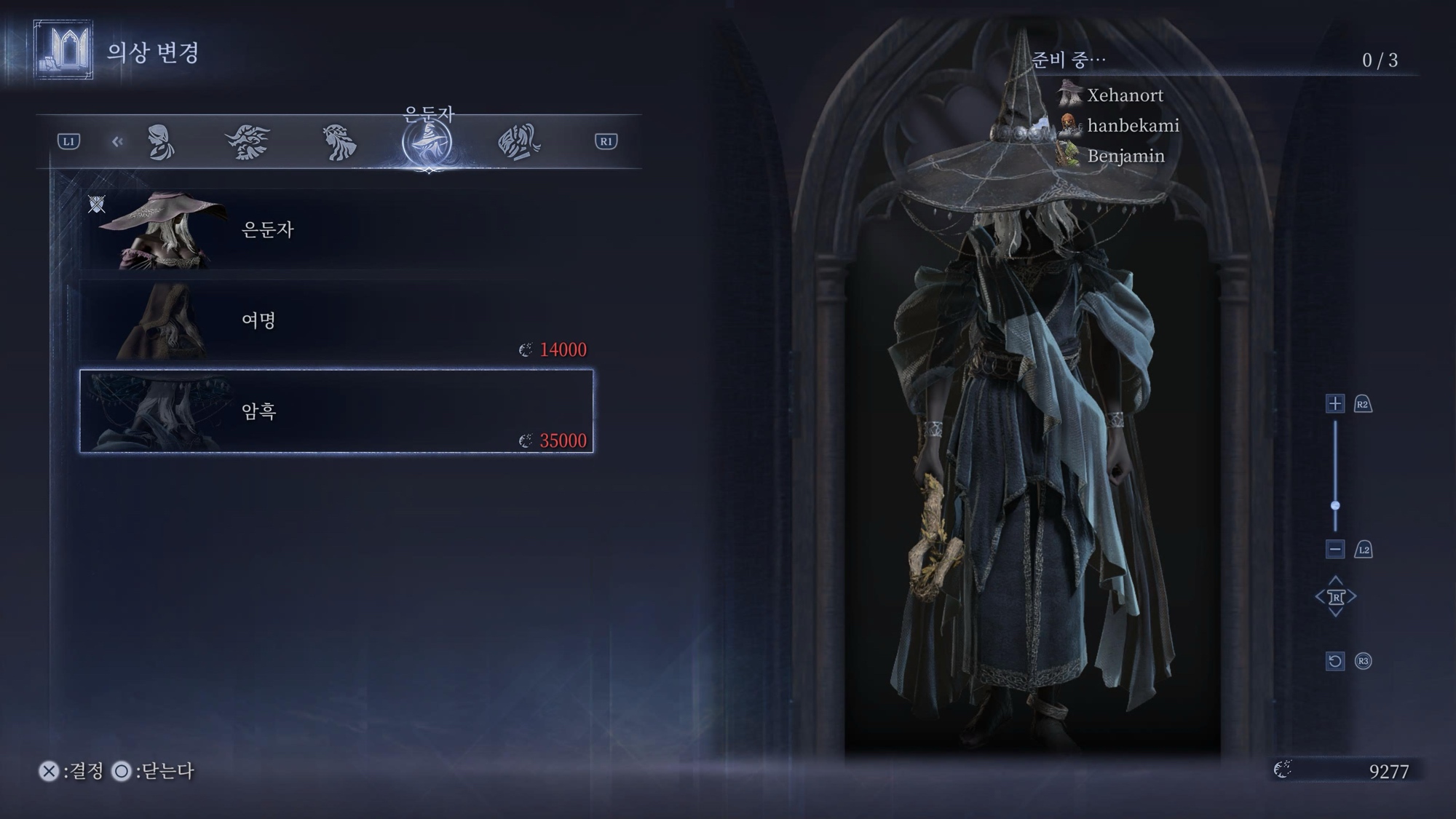Click the 의상 변경 wardrobe icon
This screenshot has height=819, width=1456.
point(63,50)
